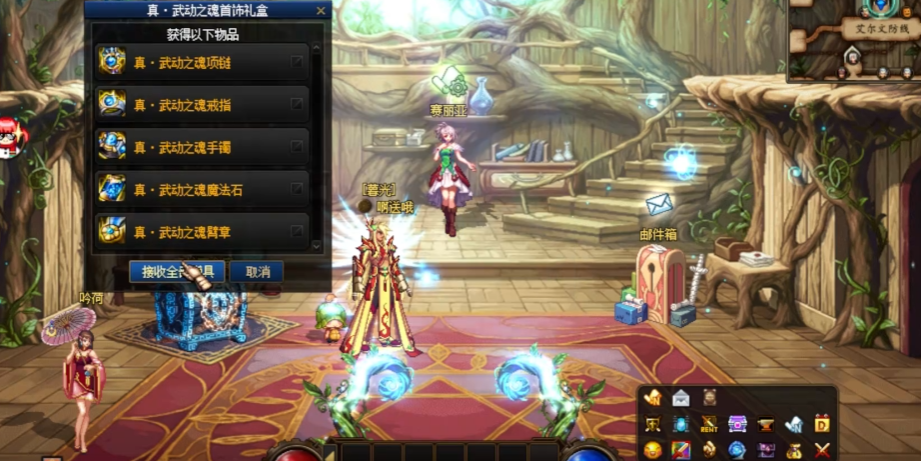Click the 接收全部道具 receive-all button
921x461 pixels.
pyautogui.click(x=176, y=272)
